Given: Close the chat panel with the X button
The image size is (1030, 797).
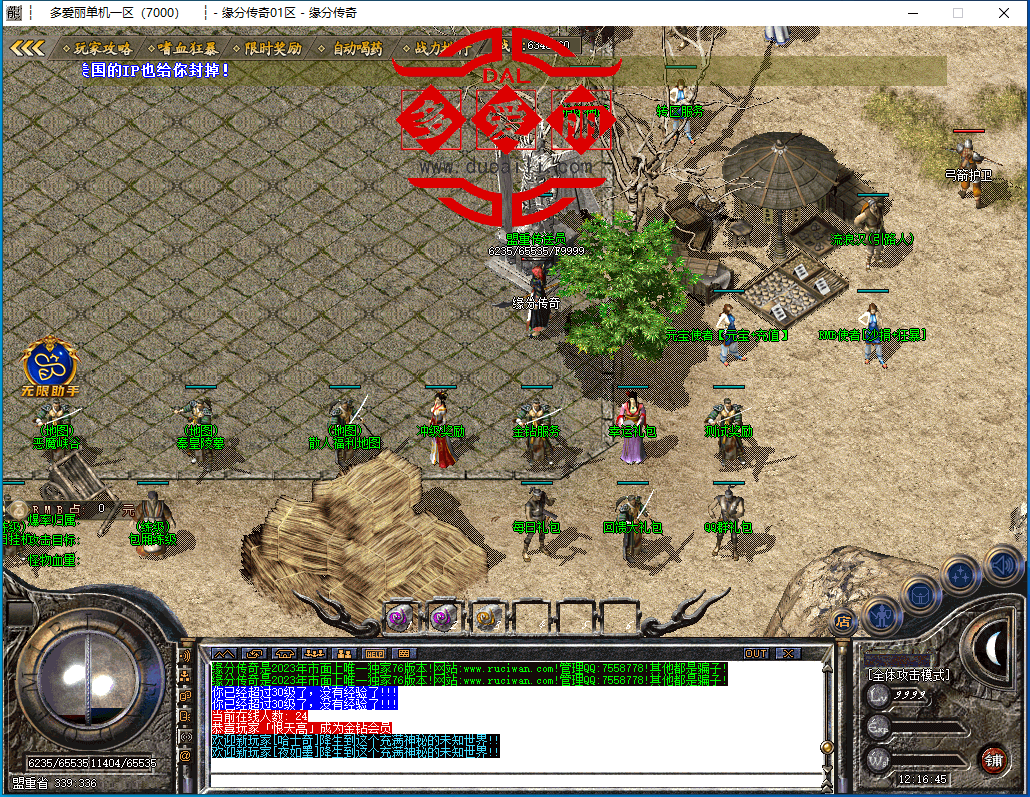Looking at the screenshot, I should 789,653.
